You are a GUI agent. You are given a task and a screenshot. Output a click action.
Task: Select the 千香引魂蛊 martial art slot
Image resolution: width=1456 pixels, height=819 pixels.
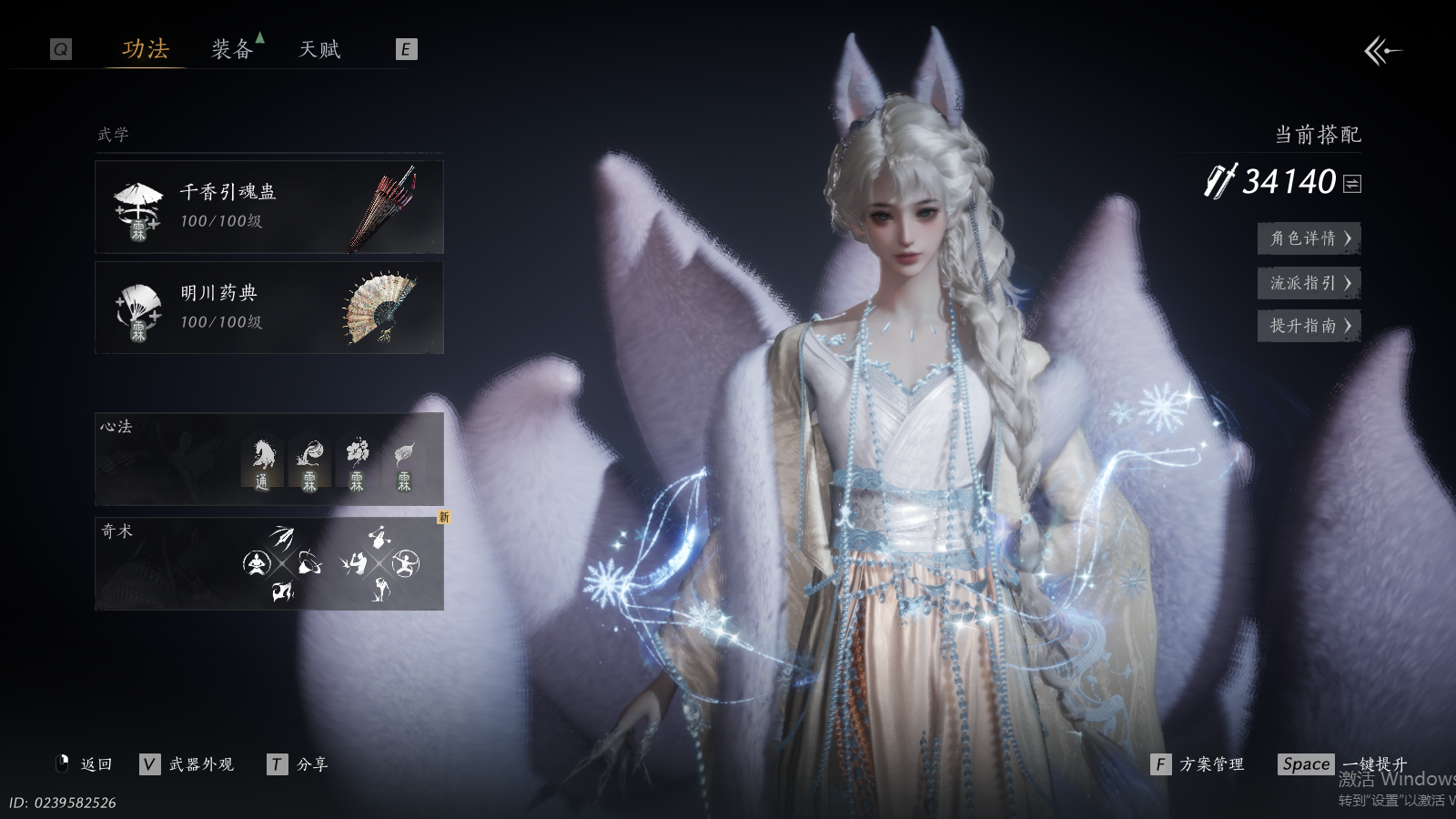269,207
